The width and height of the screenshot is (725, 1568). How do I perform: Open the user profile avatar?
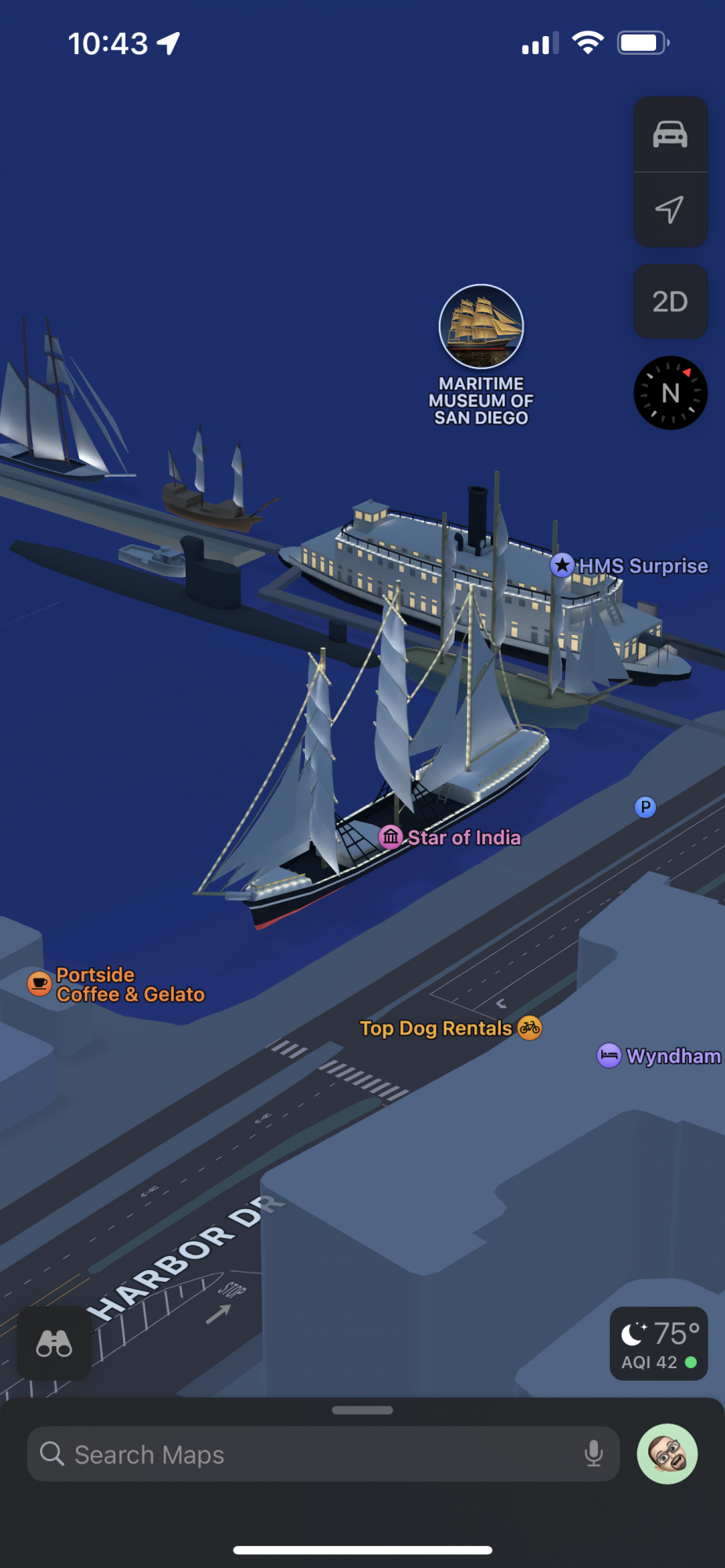click(667, 1454)
